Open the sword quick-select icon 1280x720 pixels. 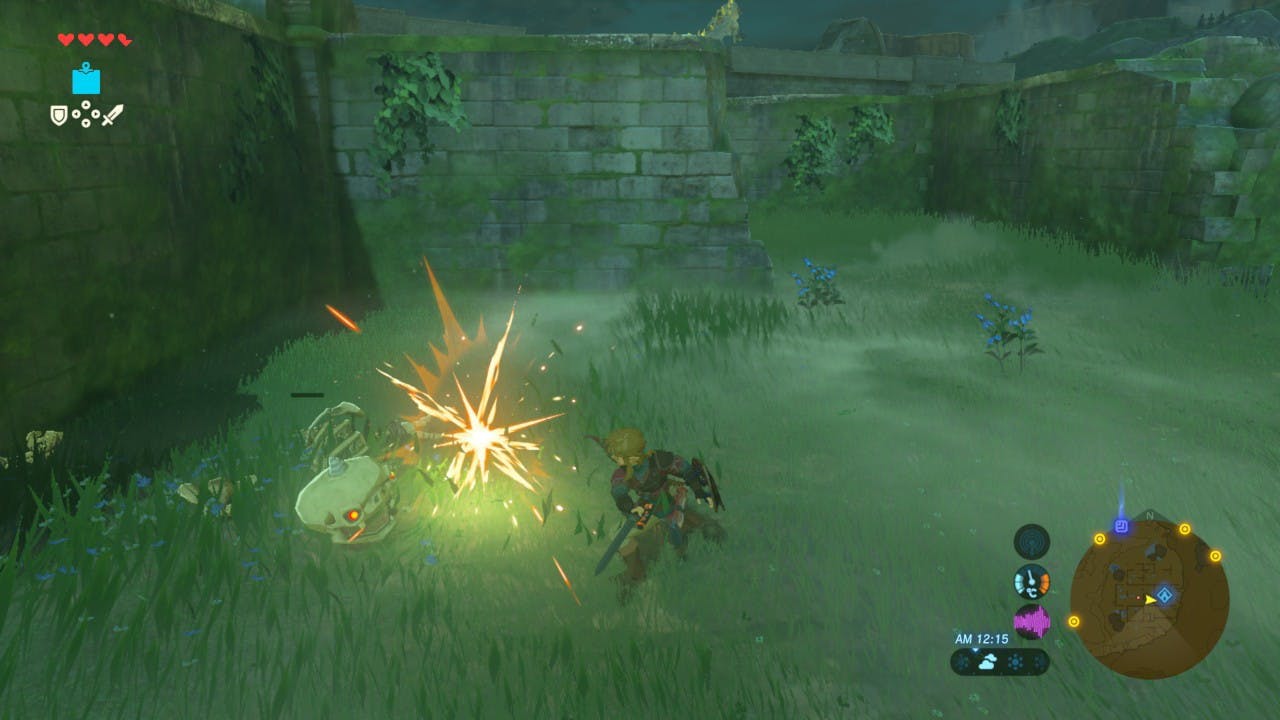(113, 116)
